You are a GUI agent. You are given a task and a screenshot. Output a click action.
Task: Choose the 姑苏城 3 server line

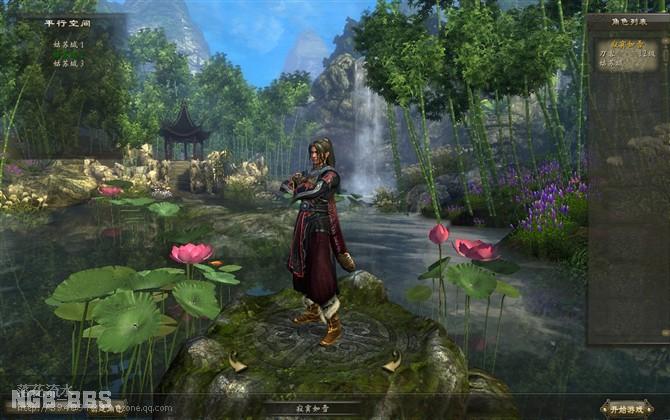point(69,63)
